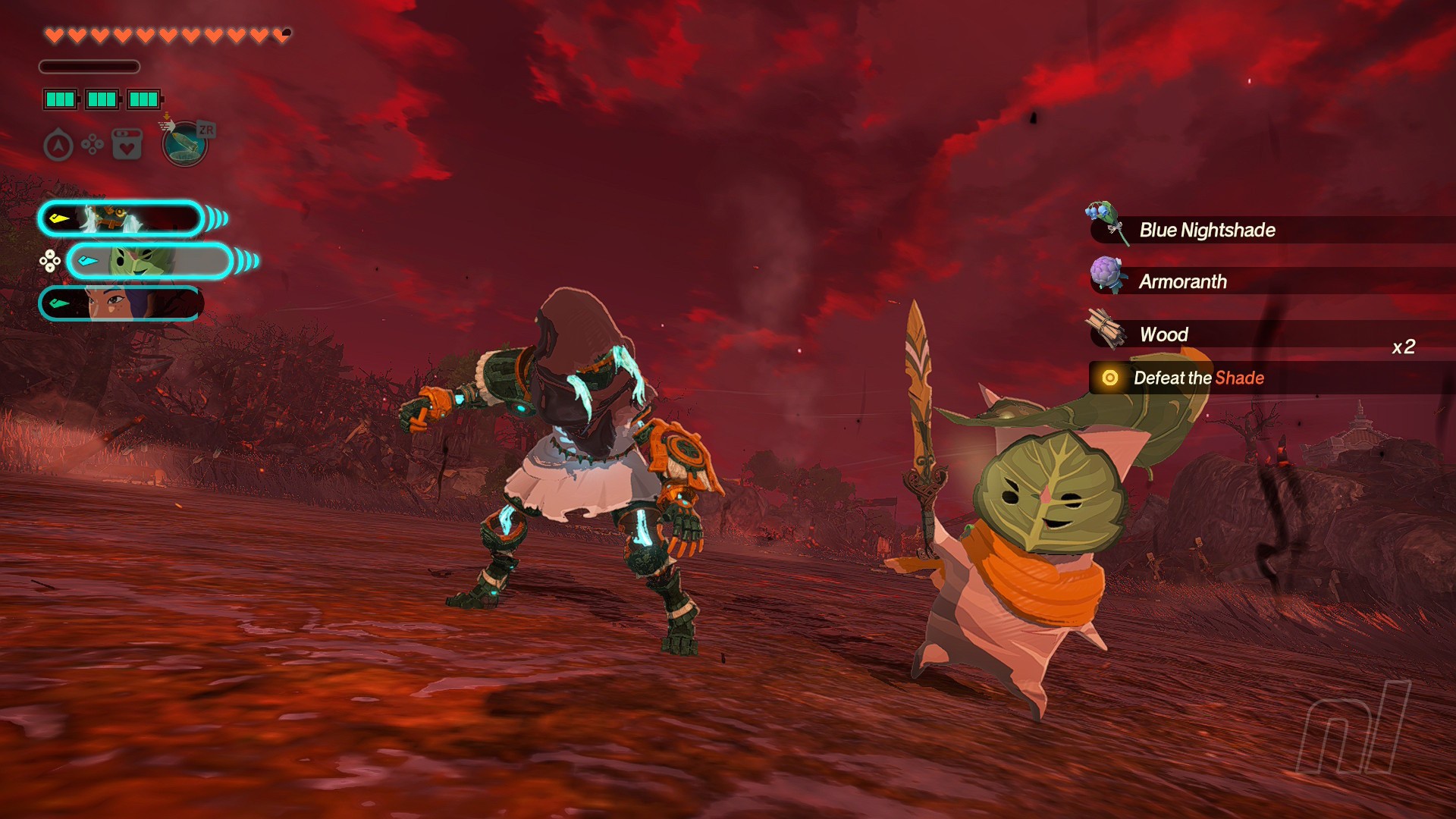This screenshot has width=1456, height=819.
Task: Click the compass arrow icon
Action: (58, 146)
